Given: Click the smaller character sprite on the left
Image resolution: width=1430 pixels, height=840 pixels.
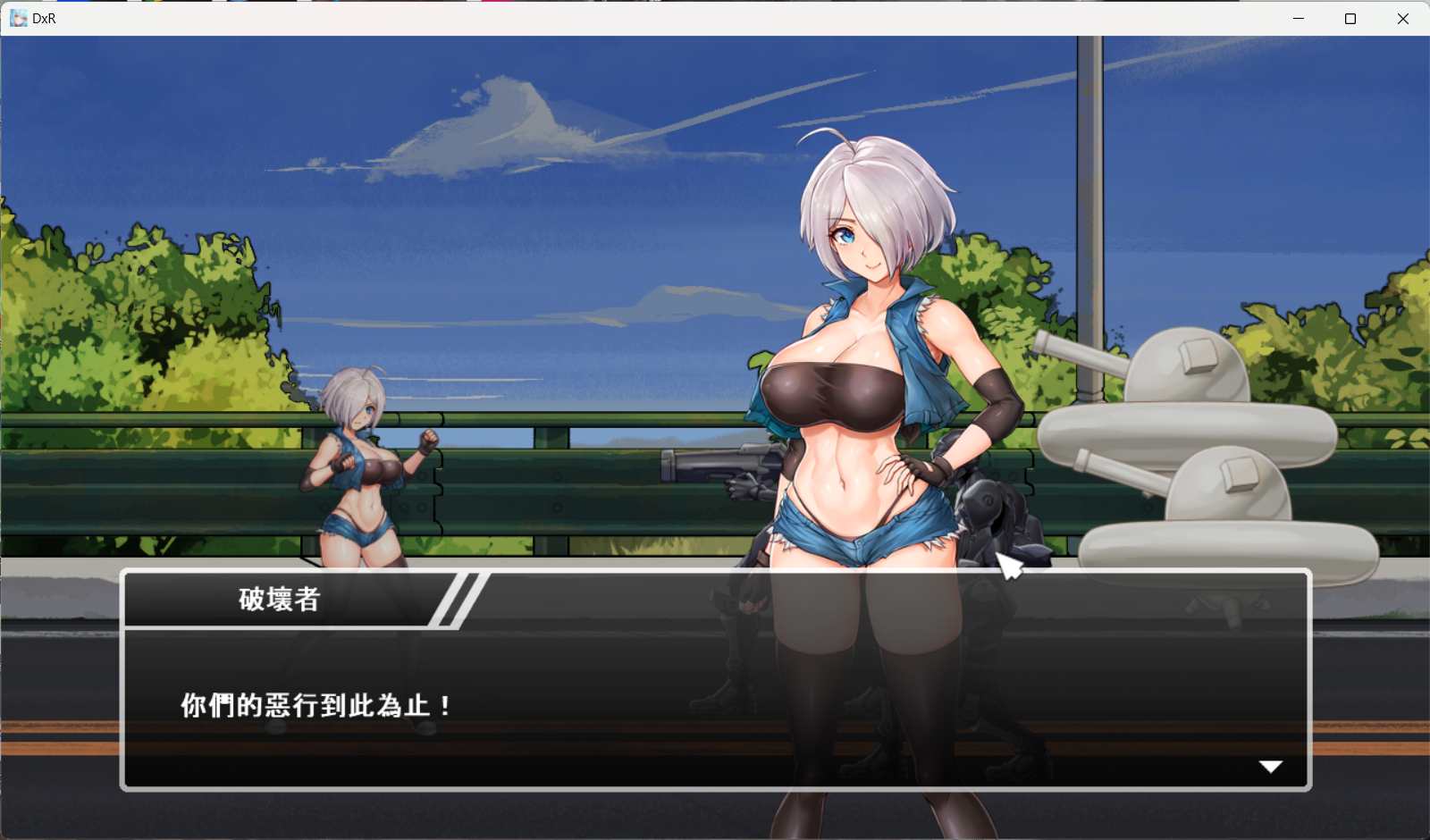Looking at the screenshot, I should coord(362,465).
